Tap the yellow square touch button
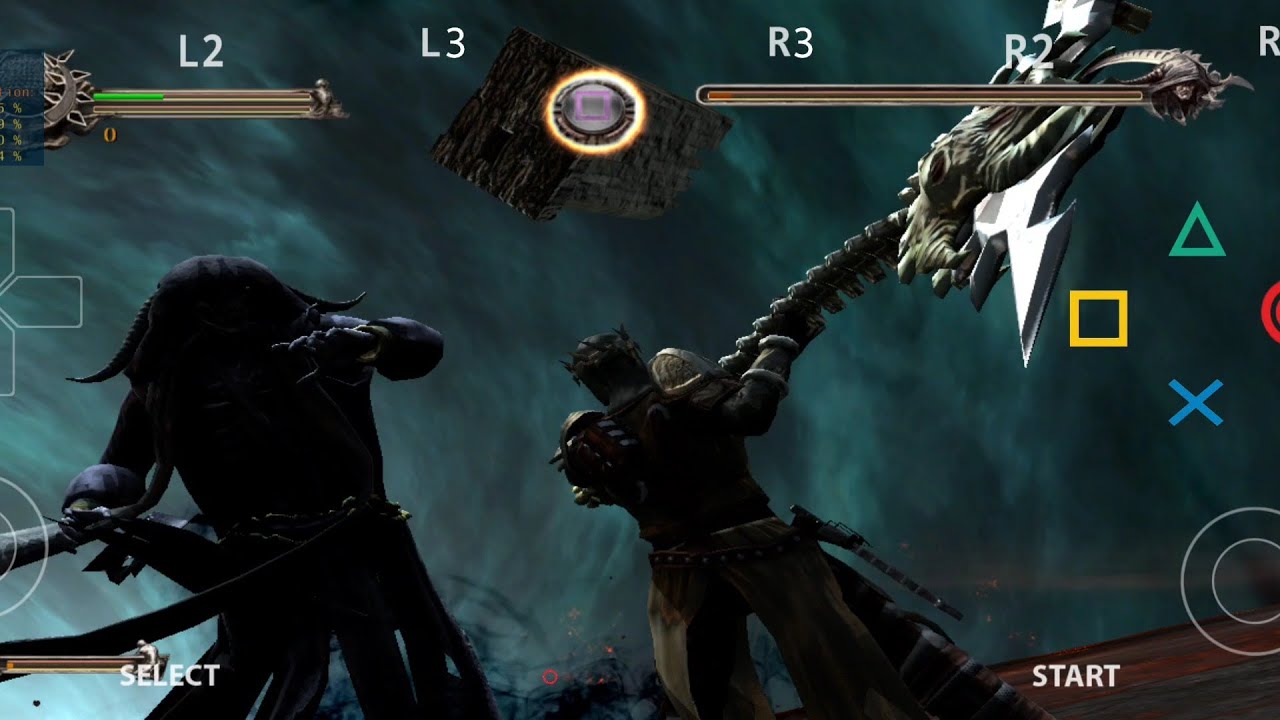Image resolution: width=1280 pixels, height=720 pixels. pos(1098,319)
